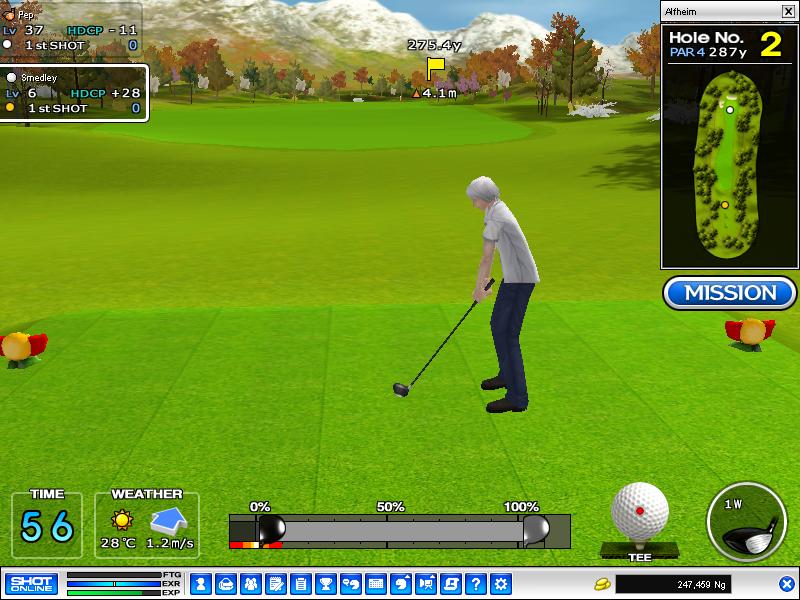Open the trophy toolbar icon
800x600 pixels.
coord(325,583)
